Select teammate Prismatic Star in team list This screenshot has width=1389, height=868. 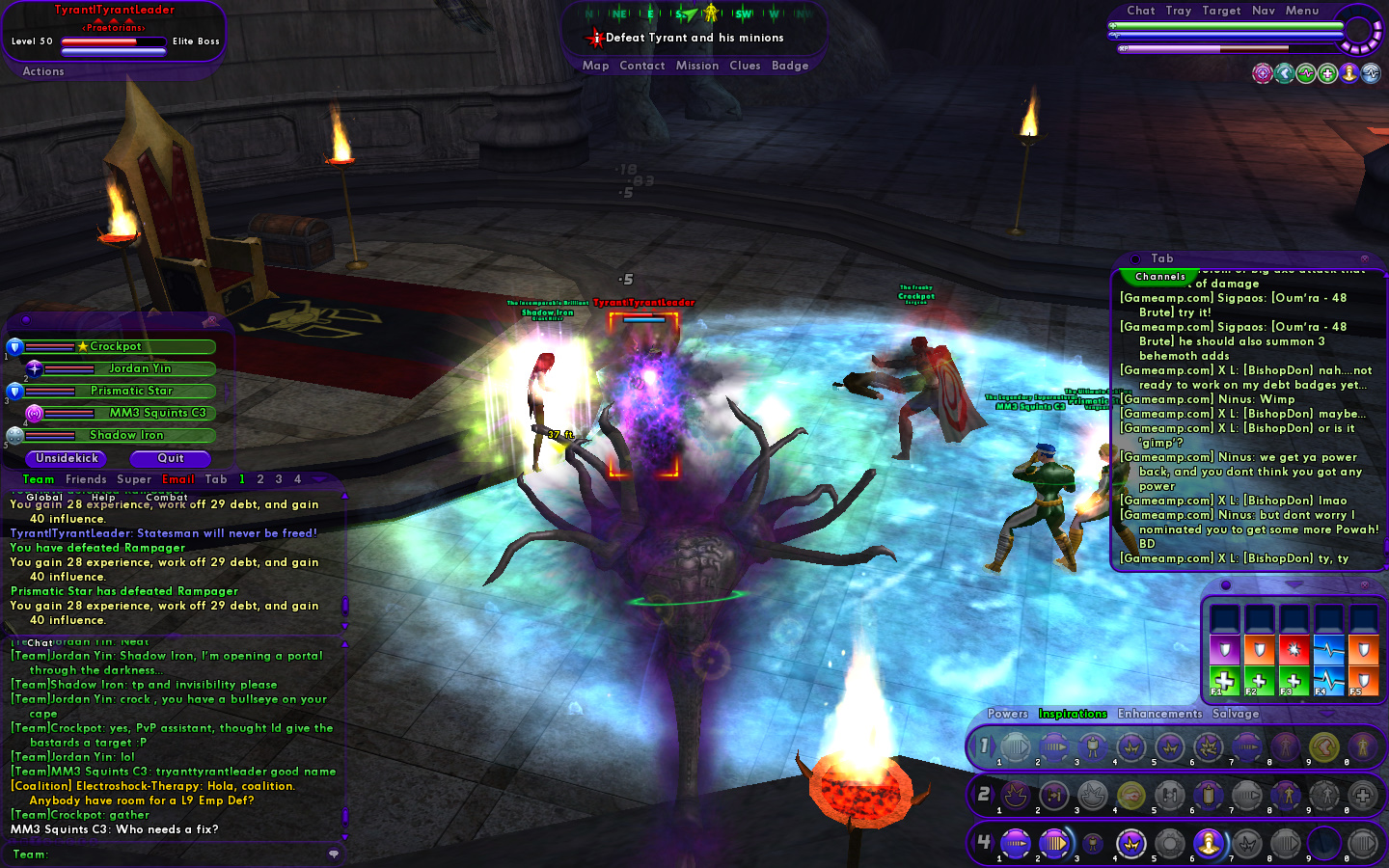click(x=131, y=391)
